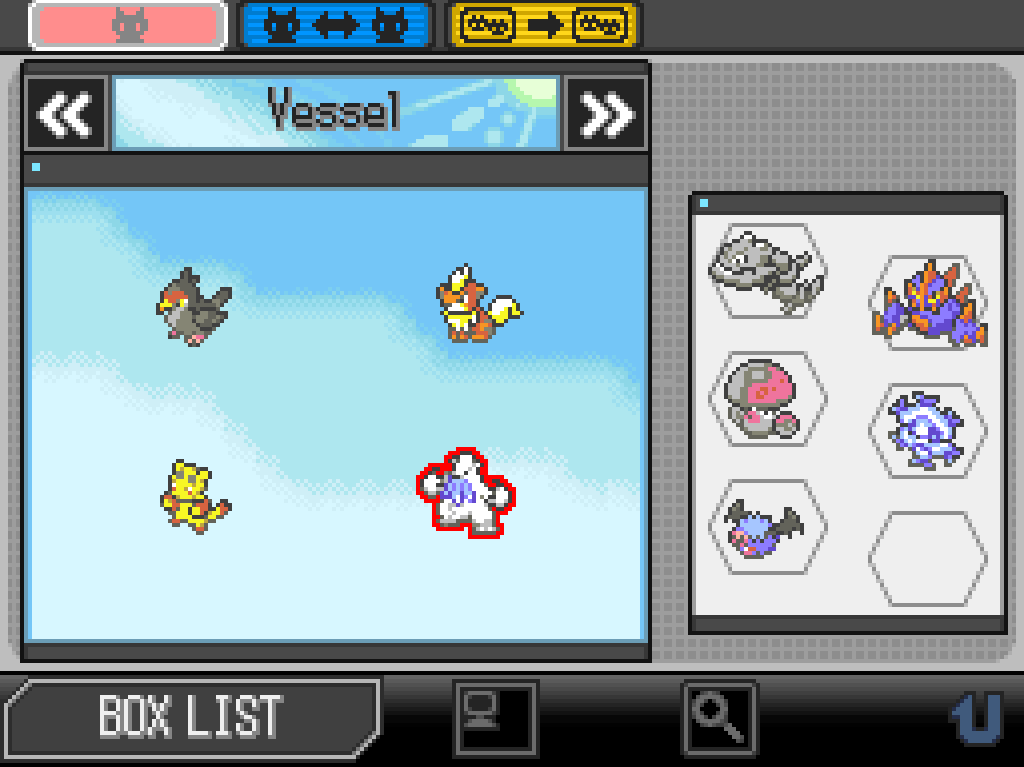
Task: Click the blue return arrow button
Action: pyautogui.click(x=975, y=716)
